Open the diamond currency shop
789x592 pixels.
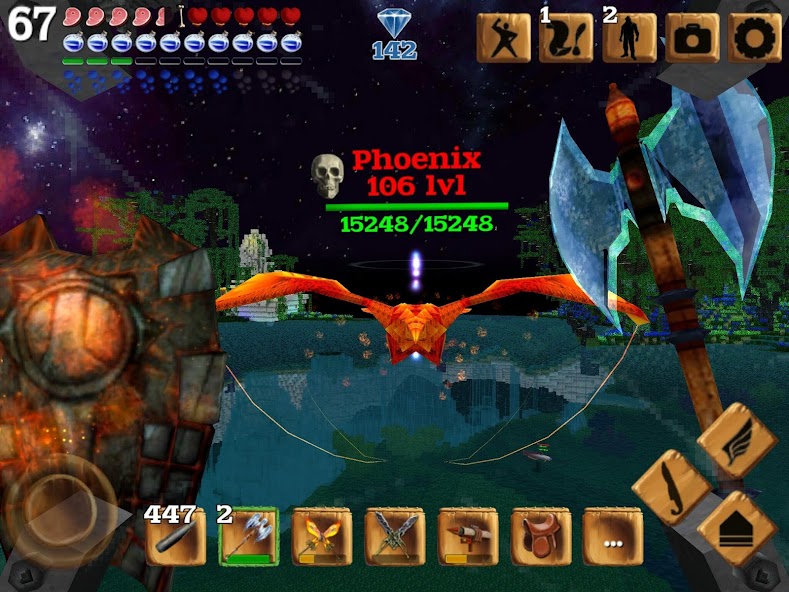[x=394, y=32]
